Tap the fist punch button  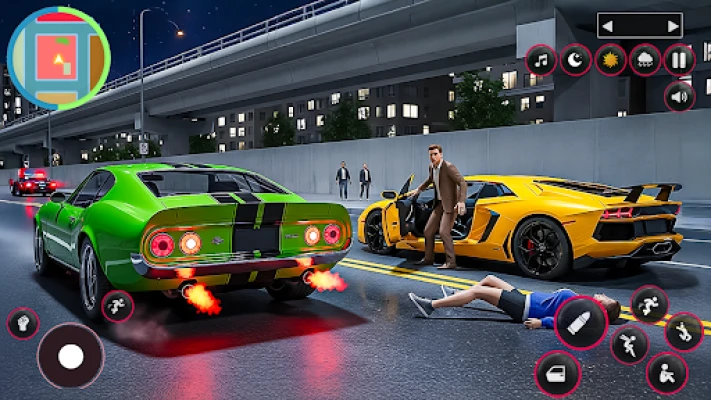pyautogui.click(x=22, y=322)
